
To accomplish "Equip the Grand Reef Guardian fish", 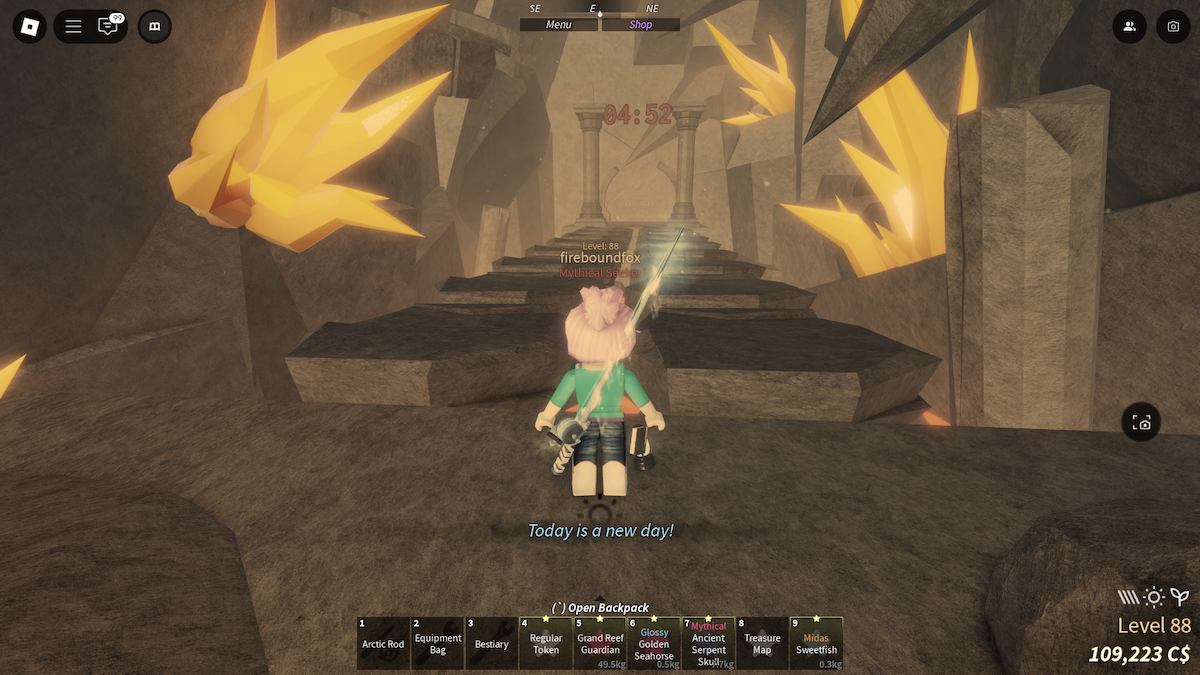I will click(600, 643).
